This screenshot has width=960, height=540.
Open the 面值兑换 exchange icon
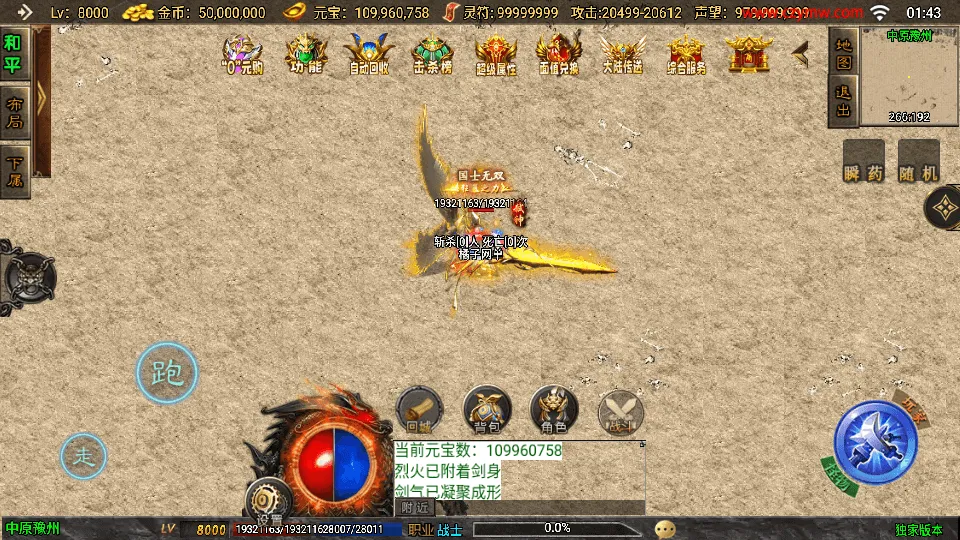559,54
